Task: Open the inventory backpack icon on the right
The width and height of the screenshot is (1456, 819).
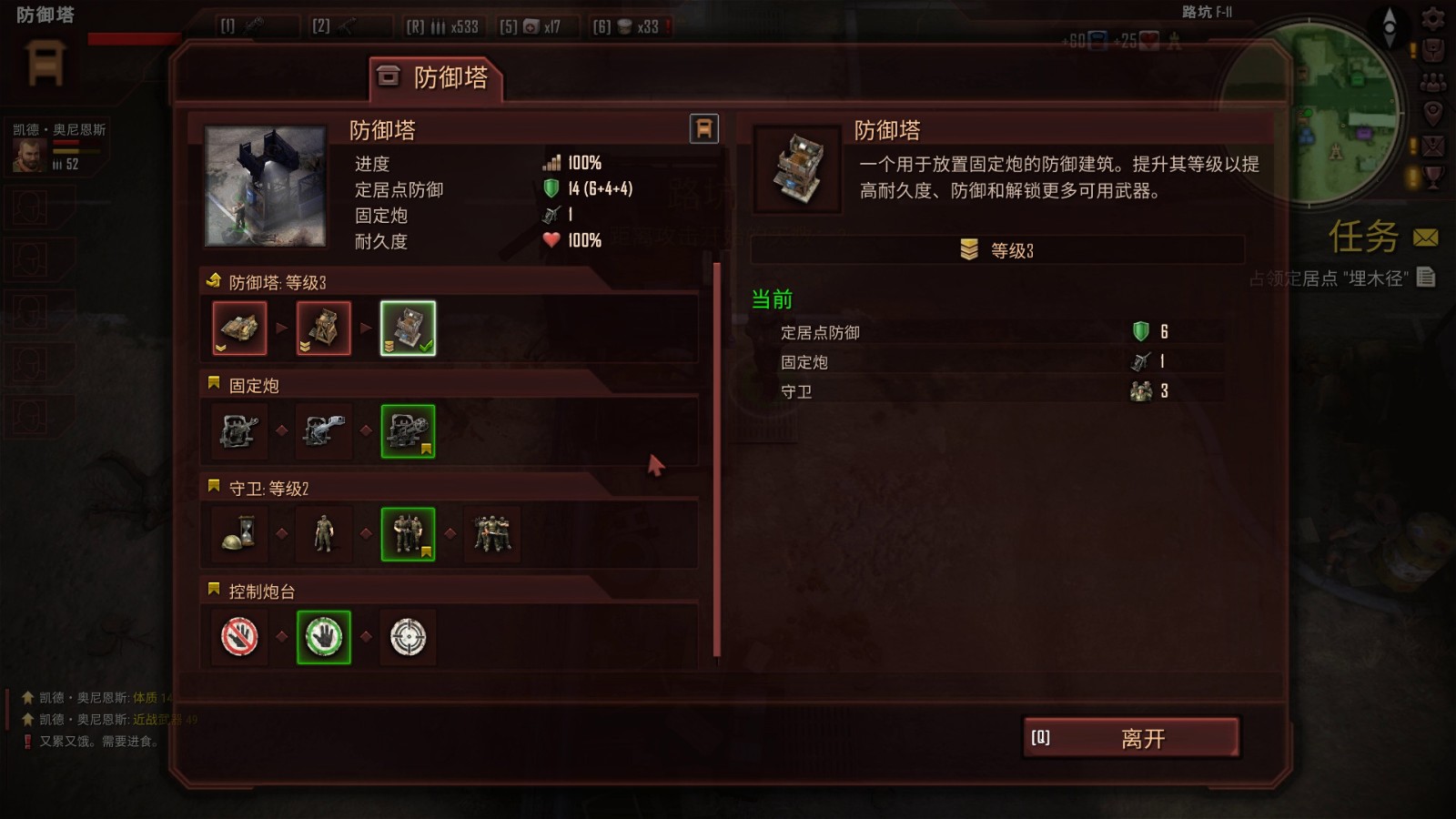Action: 1431,48
